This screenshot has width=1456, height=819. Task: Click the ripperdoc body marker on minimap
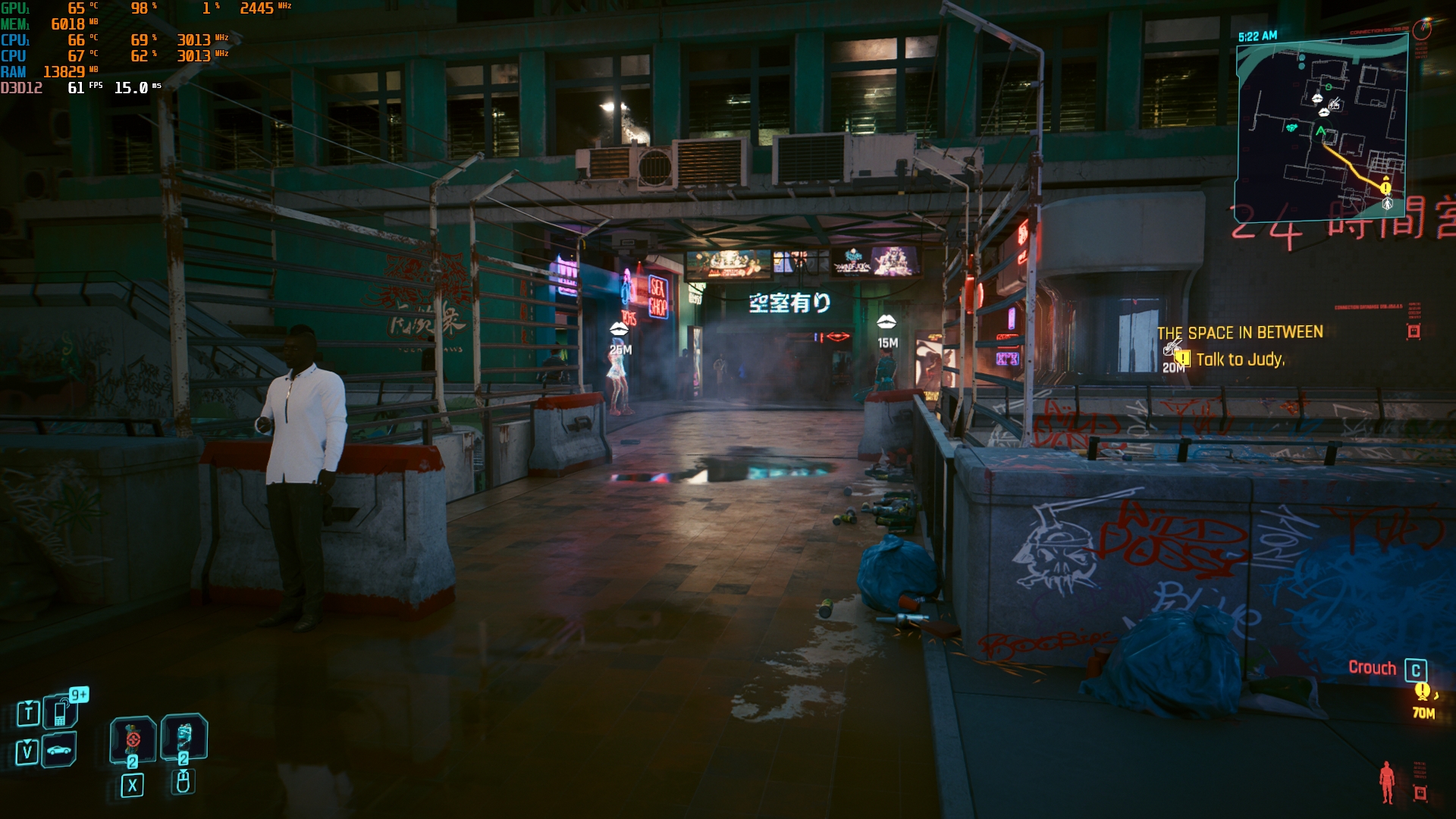click(x=1388, y=204)
